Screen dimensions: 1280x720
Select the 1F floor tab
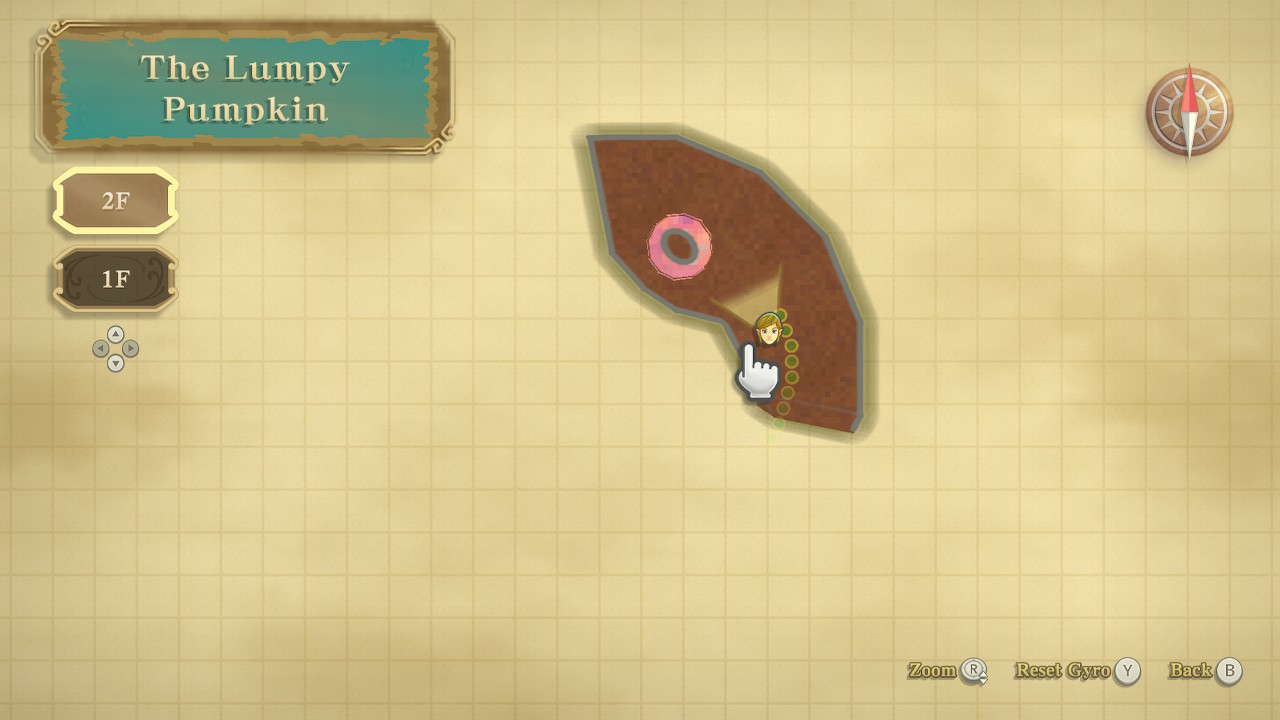115,279
